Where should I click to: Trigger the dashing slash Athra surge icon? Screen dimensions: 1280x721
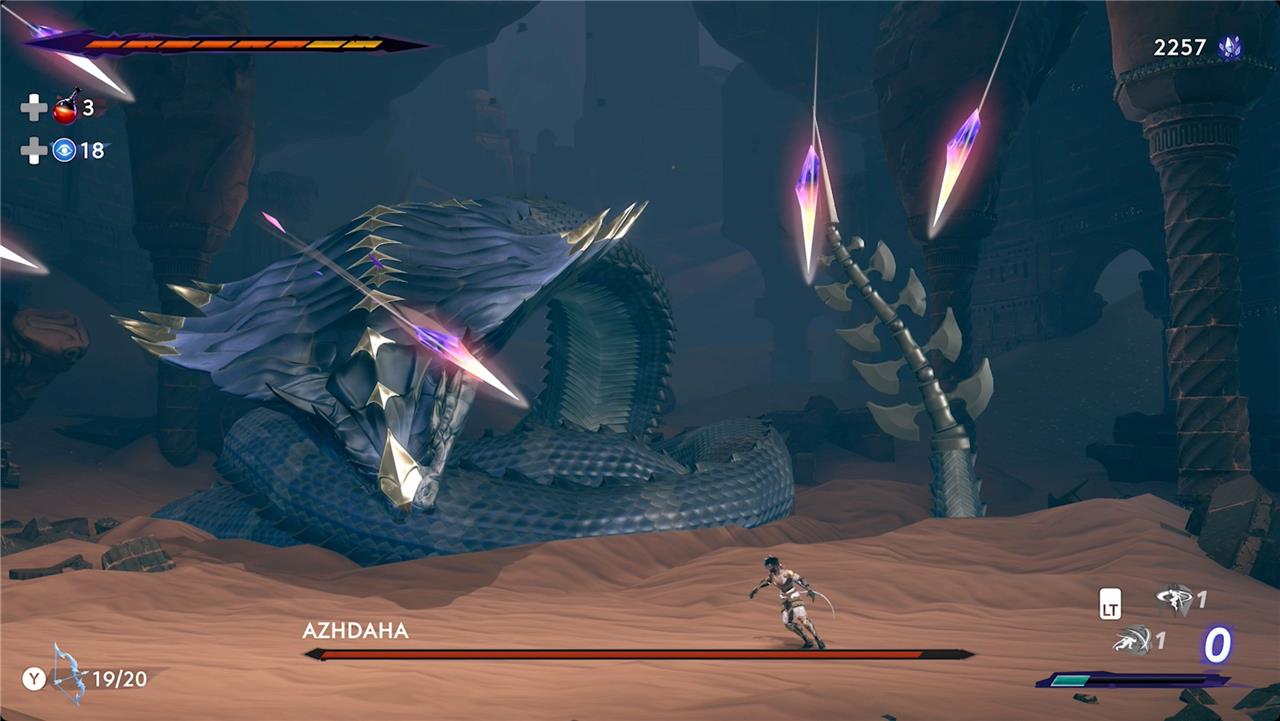1132,641
